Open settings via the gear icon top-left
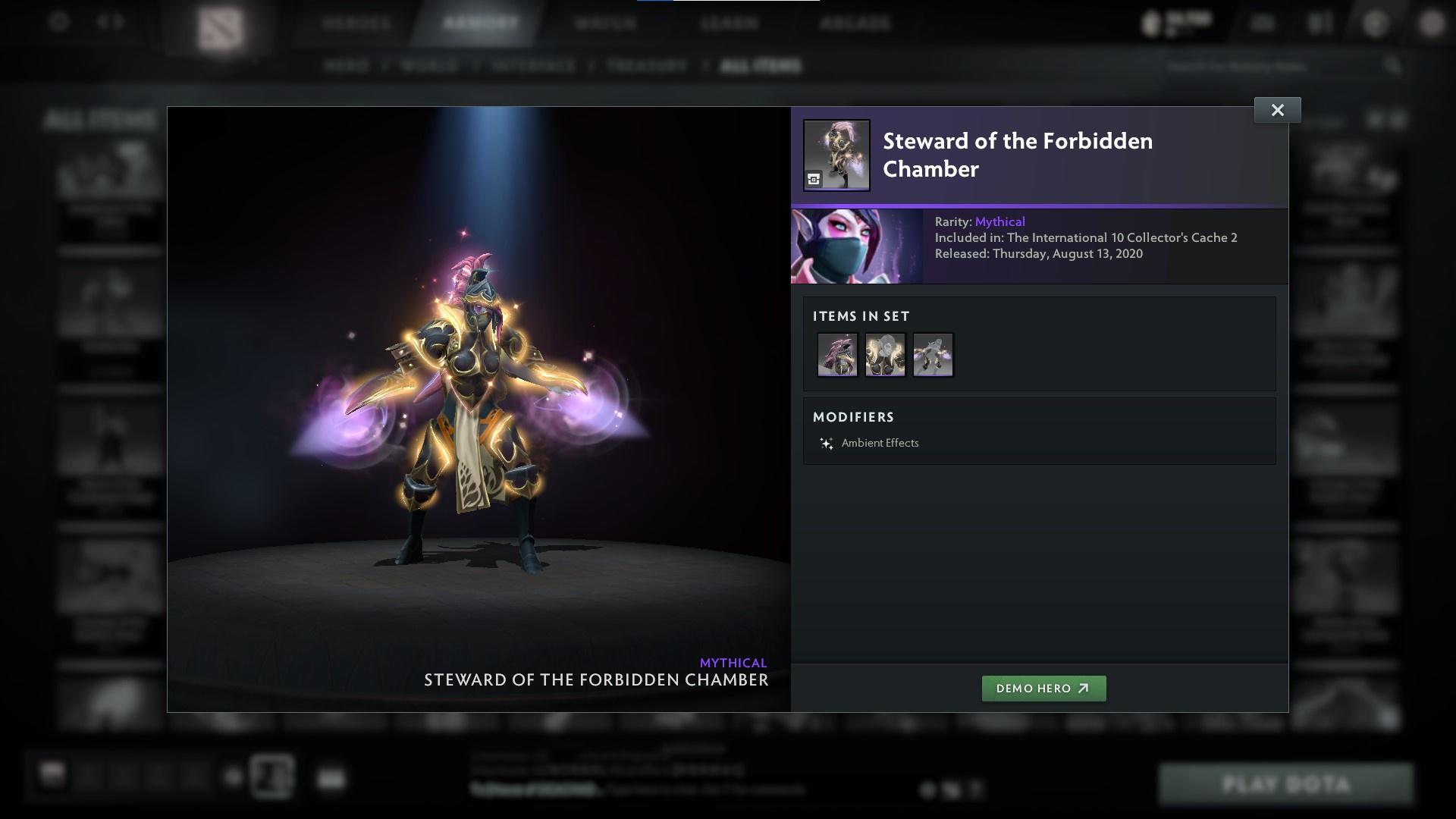The width and height of the screenshot is (1456, 819). (57, 23)
